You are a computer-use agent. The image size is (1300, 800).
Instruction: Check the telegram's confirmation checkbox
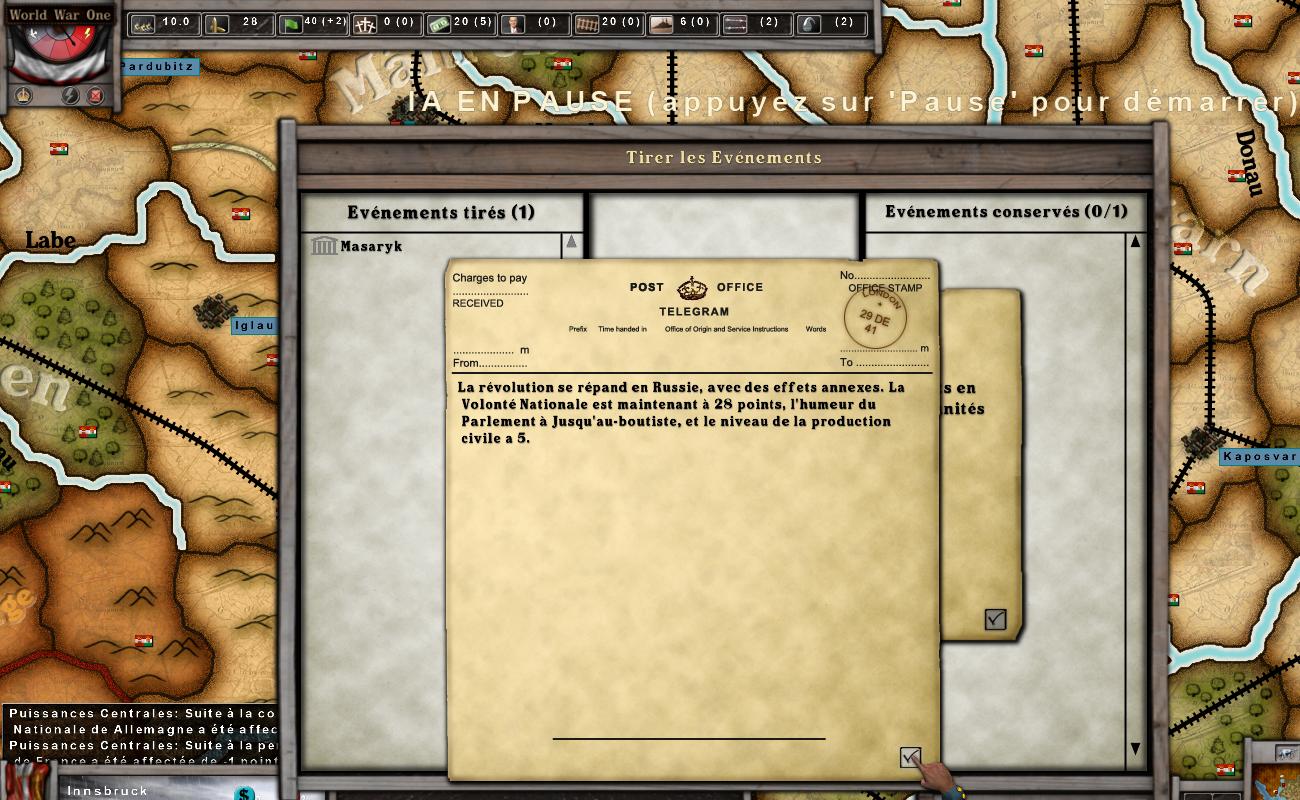point(909,756)
